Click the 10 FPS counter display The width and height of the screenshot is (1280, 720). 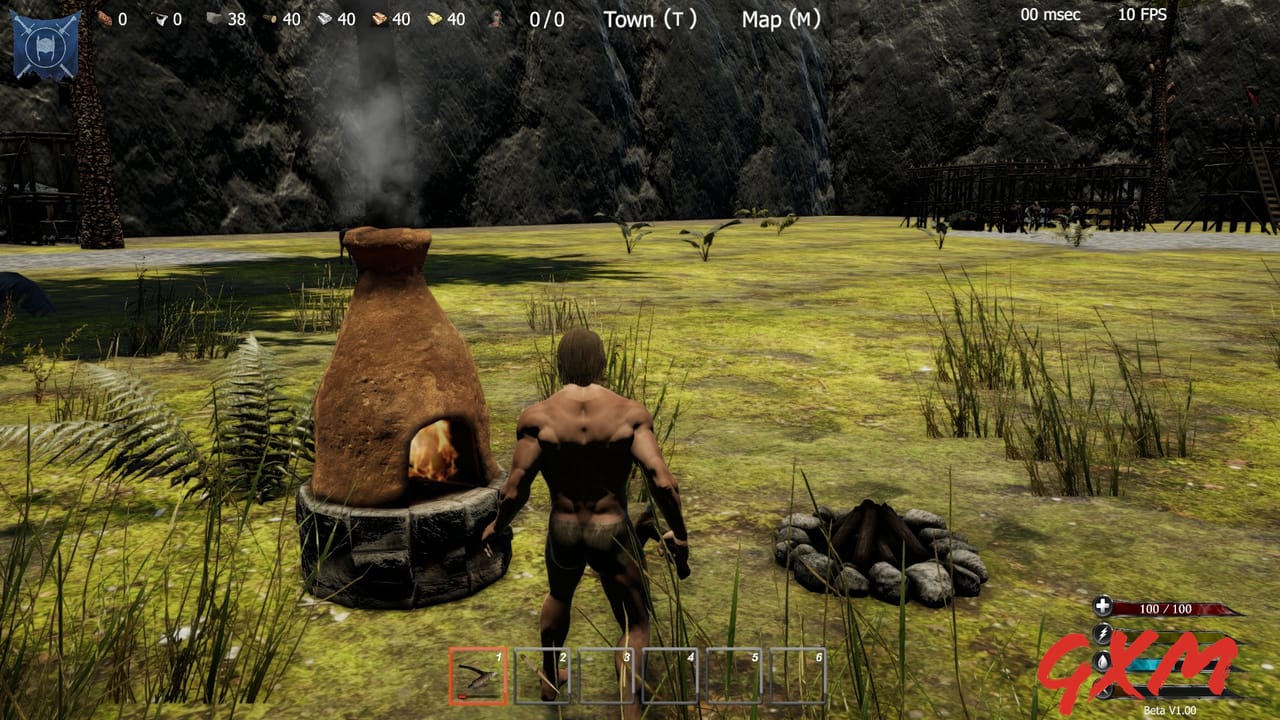1144,15
